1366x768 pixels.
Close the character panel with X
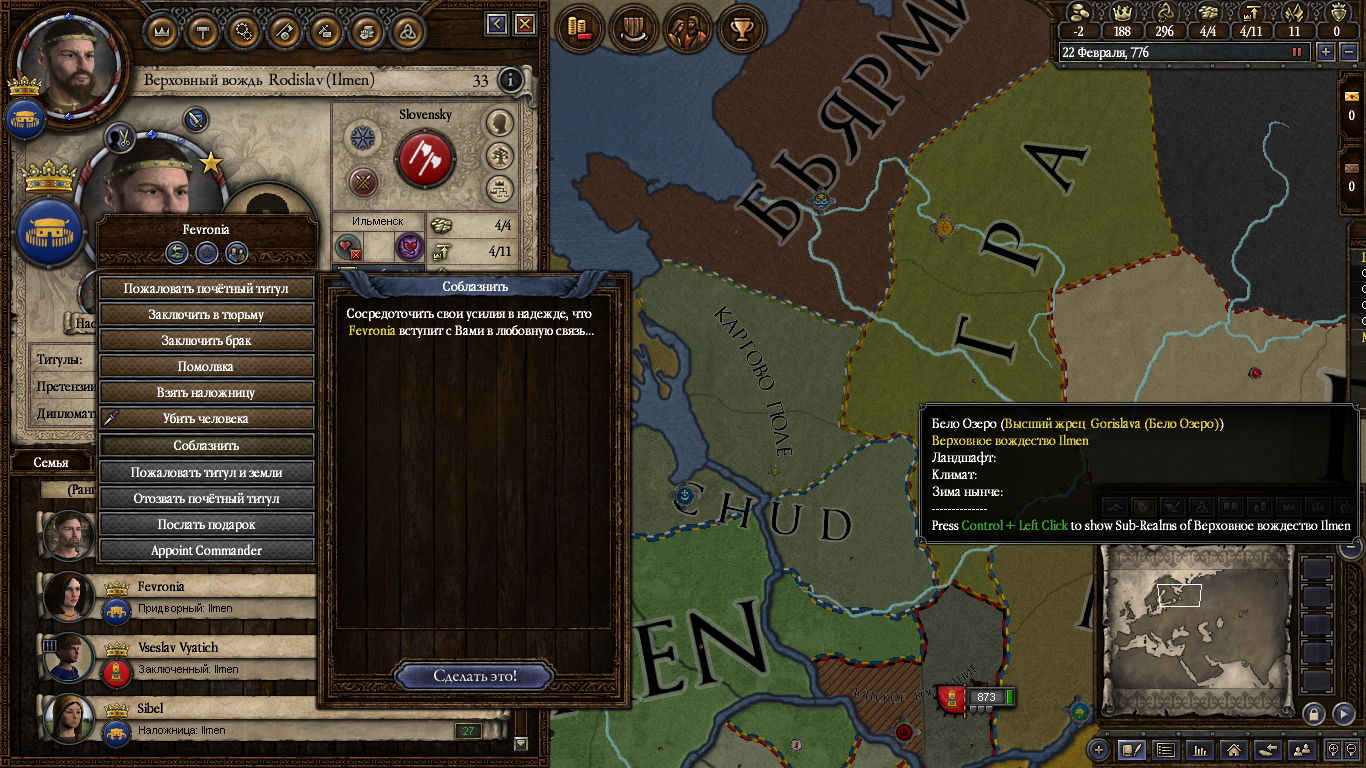pos(524,24)
